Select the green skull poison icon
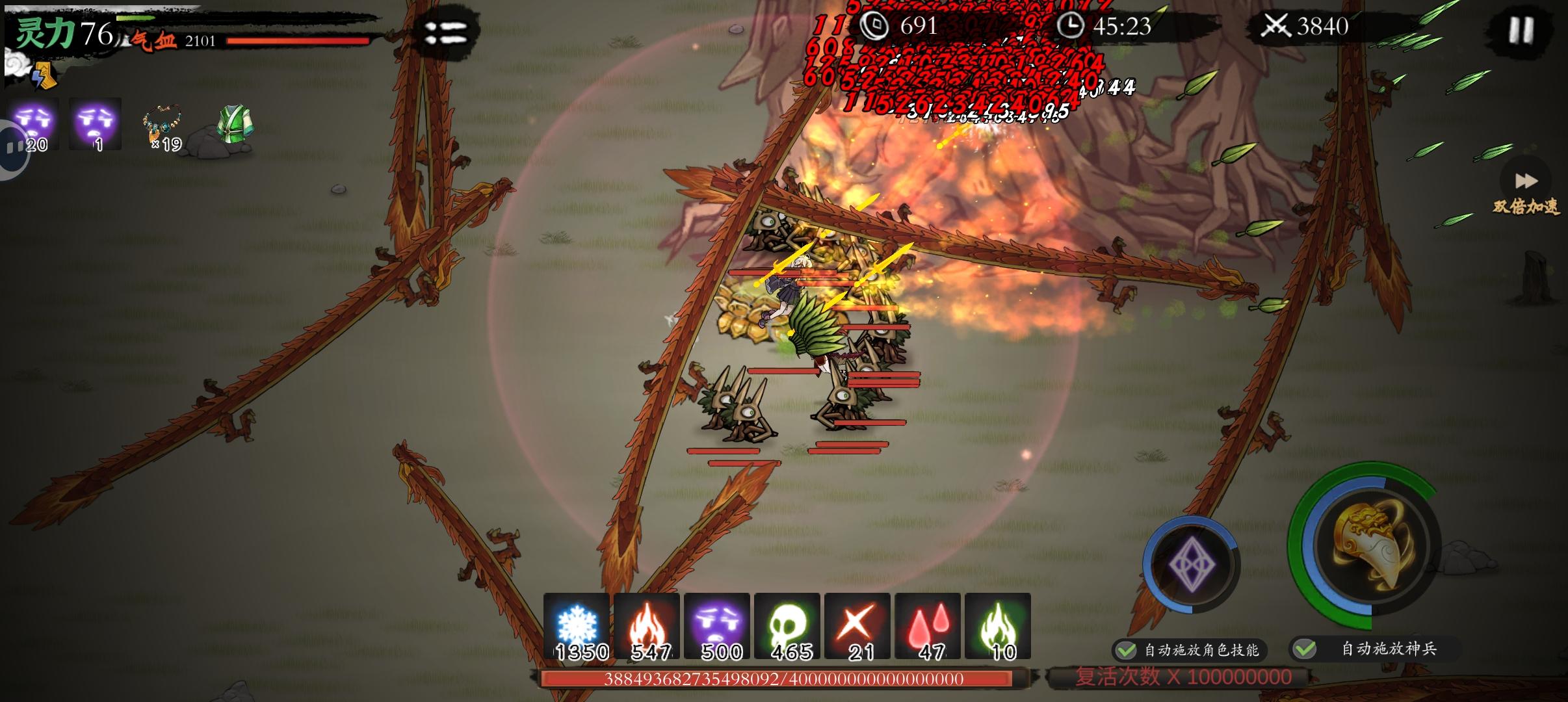 coord(787,625)
